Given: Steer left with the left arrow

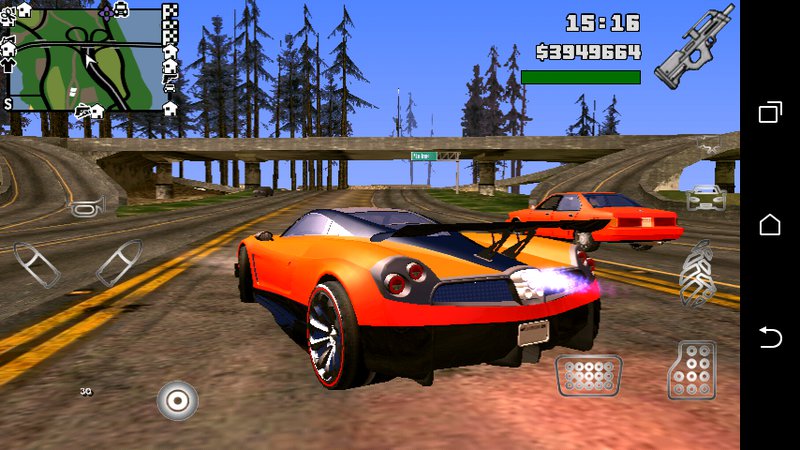Looking at the screenshot, I should tap(37, 264).
